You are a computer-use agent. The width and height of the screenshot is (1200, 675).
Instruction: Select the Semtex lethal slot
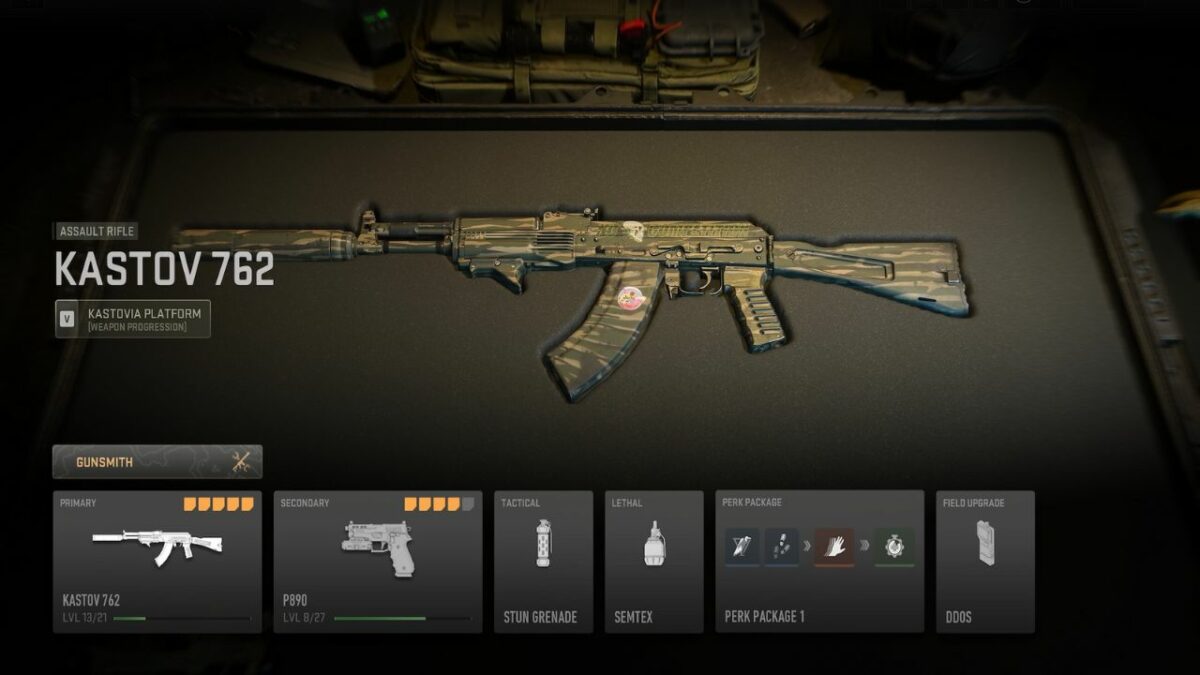point(654,561)
